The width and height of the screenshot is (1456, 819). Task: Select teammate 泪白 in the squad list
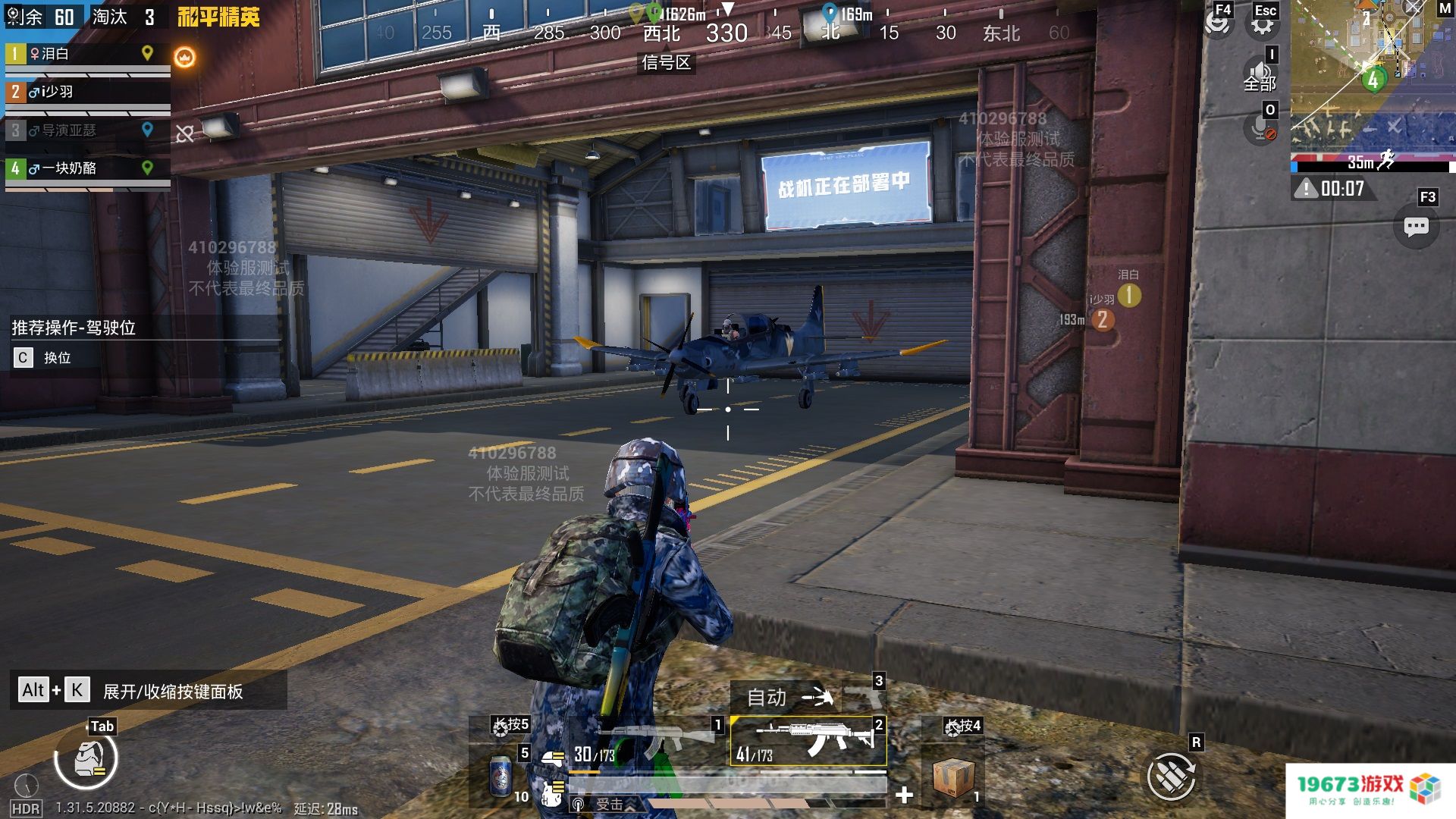(x=83, y=55)
